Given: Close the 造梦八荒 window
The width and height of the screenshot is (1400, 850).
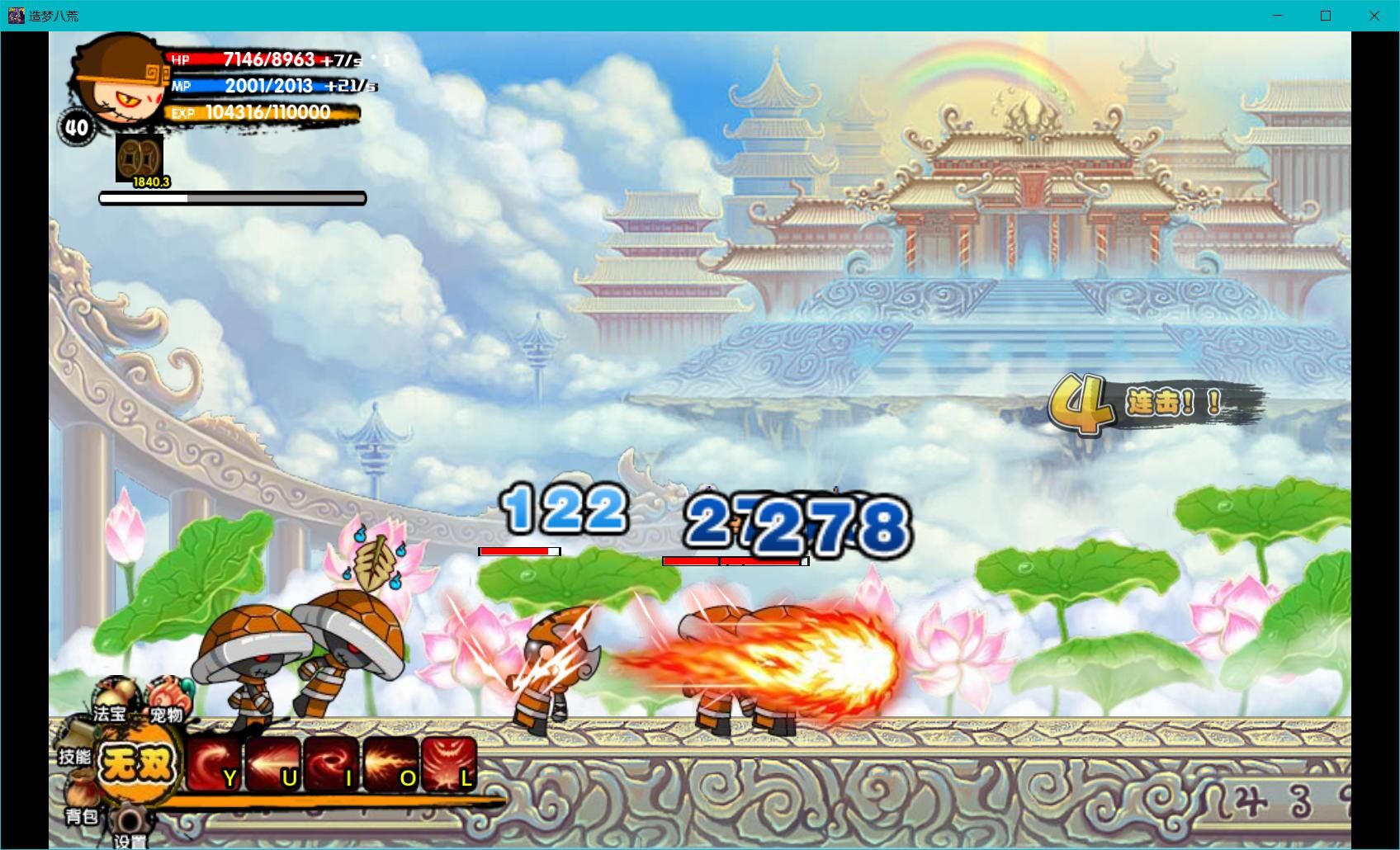Looking at the screenshot, I should 1374,16.
